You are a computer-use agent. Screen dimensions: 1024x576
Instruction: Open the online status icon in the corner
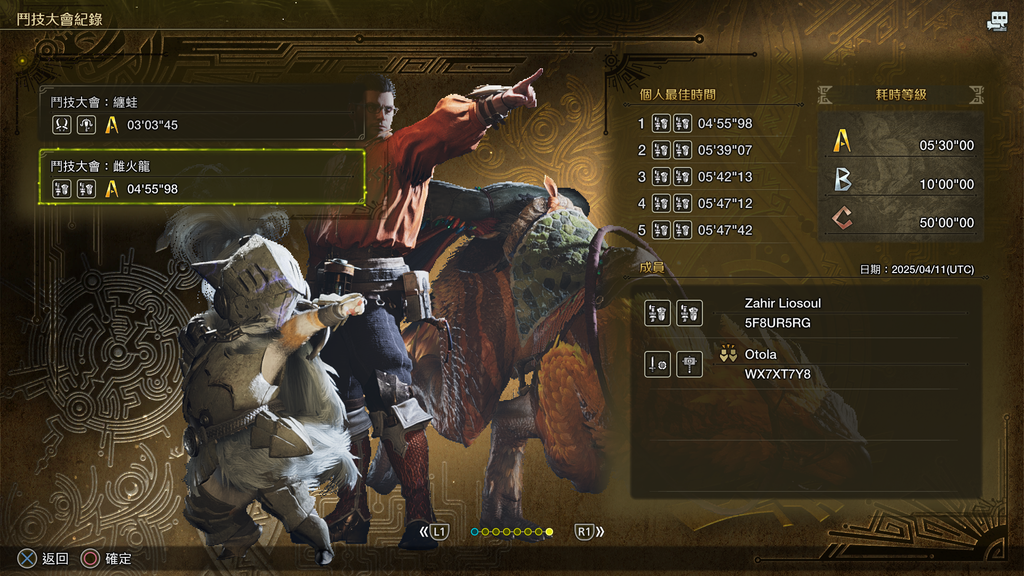point(997,22)
